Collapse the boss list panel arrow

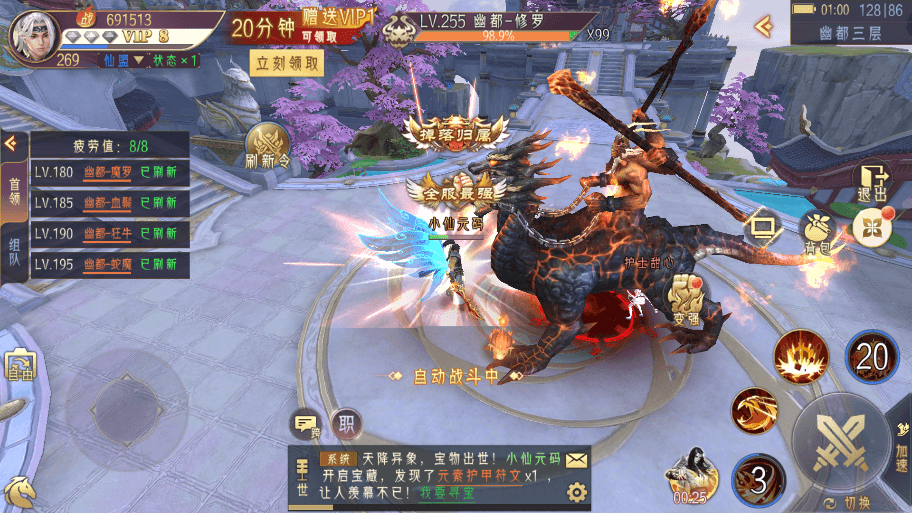(11, 143)
